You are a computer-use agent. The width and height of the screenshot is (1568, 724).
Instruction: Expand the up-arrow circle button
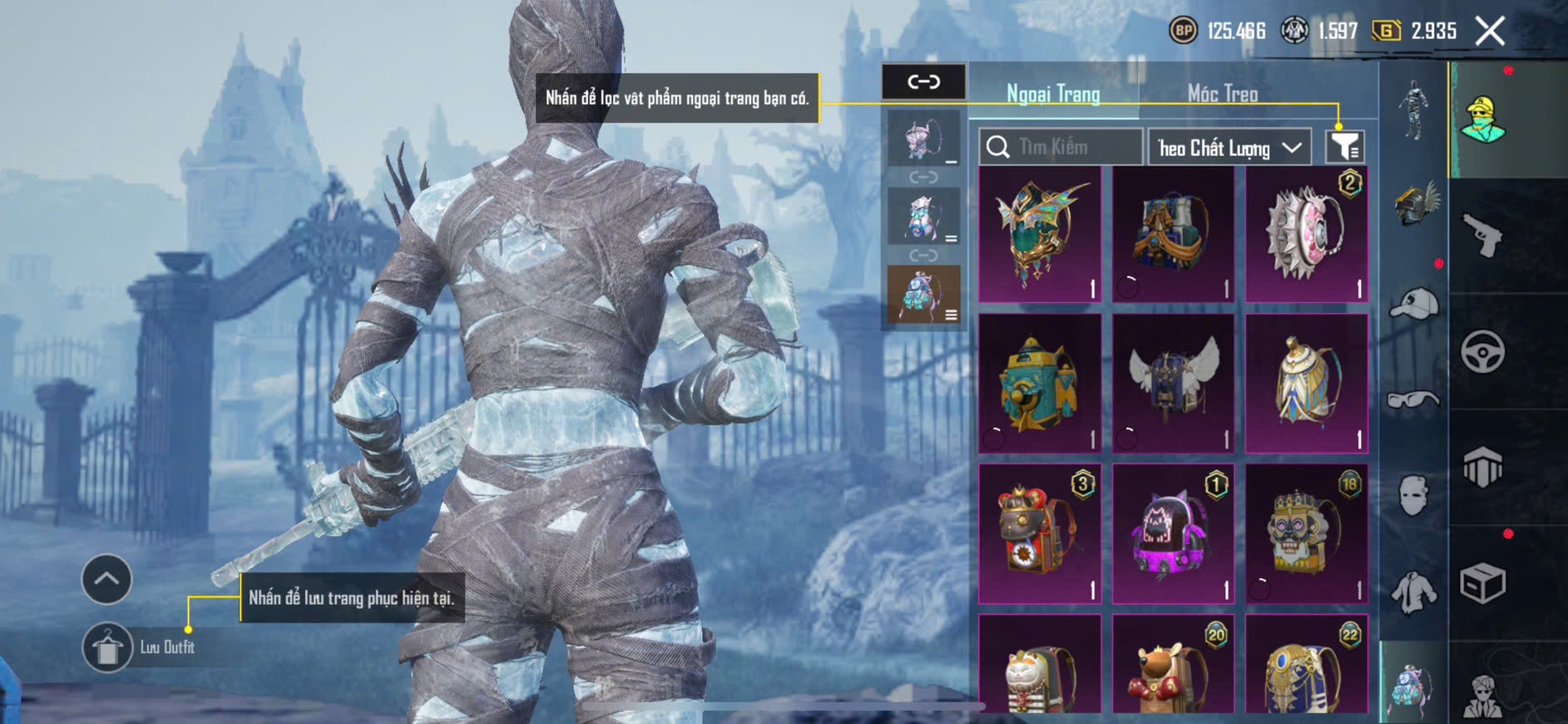tap(106, 579)
